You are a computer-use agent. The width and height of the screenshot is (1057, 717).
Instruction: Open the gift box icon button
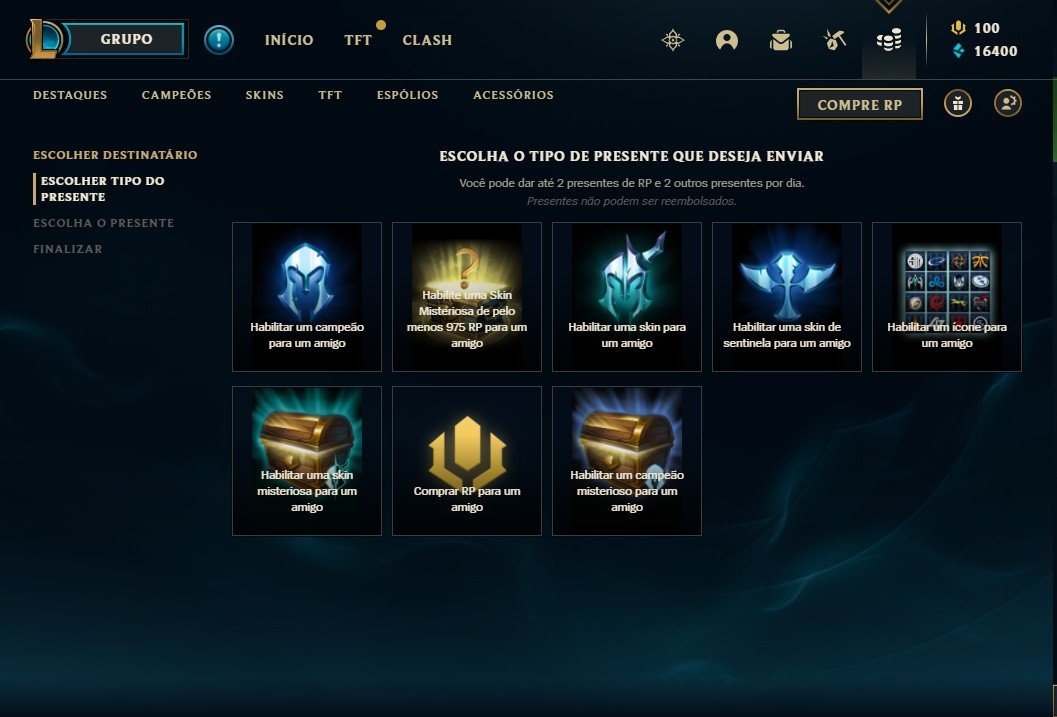point(958,103)
